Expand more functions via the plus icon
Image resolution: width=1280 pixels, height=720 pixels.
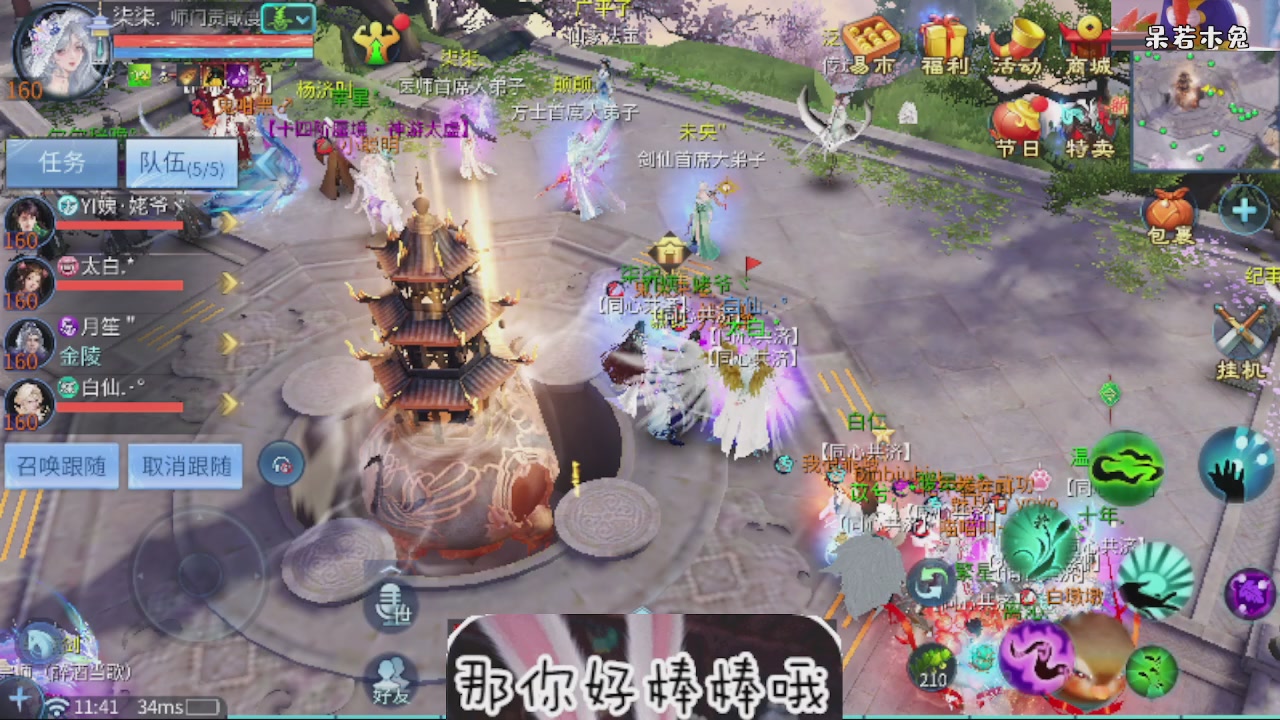[1243, 210]
